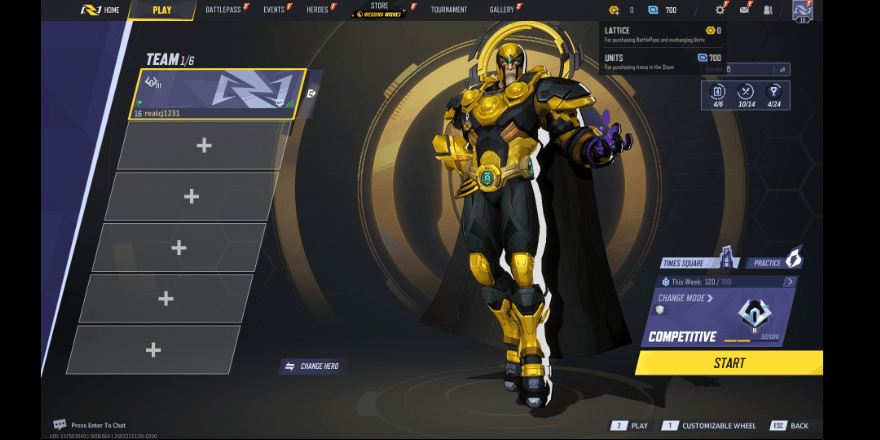Check the mail envelope icon
This screenshot has height=440, width=880.
pos(744,10)
